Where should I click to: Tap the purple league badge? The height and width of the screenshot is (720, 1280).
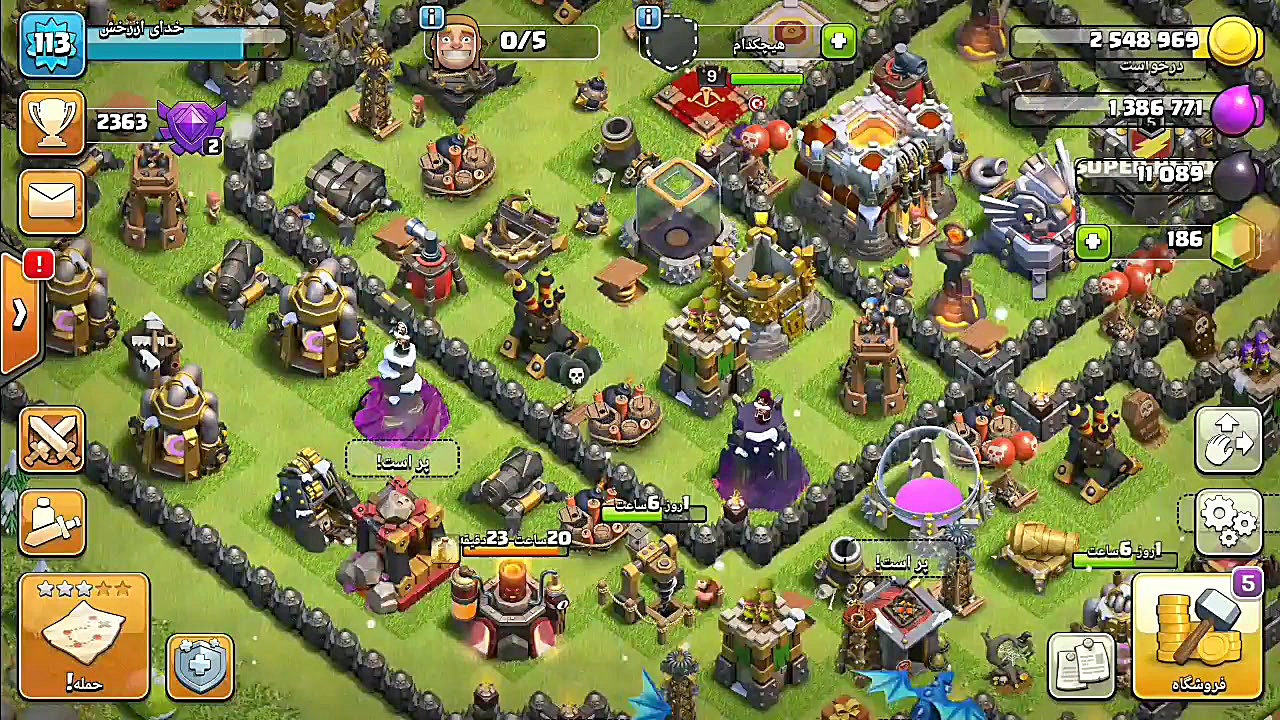click(192, 125)
